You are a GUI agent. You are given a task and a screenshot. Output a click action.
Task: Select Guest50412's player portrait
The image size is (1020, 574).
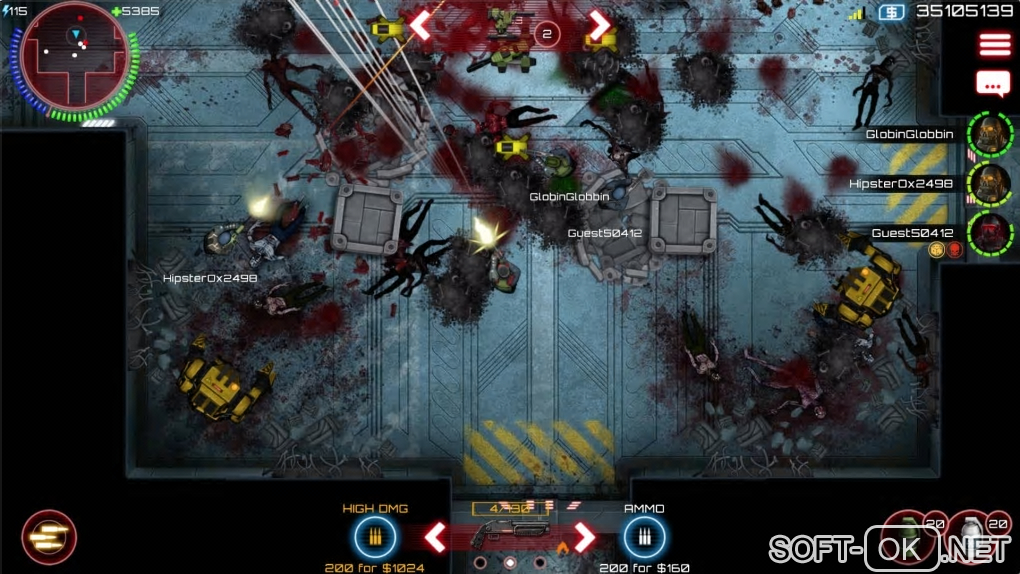990,234
